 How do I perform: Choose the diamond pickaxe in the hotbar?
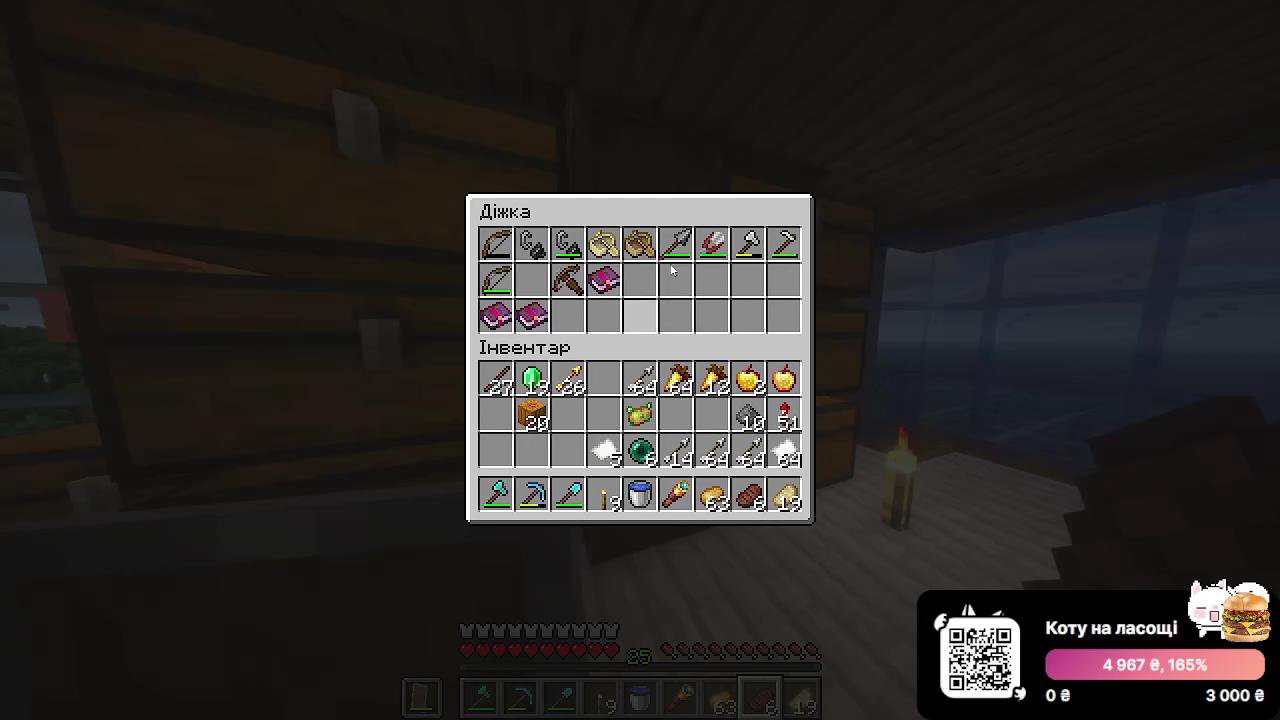pos(533,495)
